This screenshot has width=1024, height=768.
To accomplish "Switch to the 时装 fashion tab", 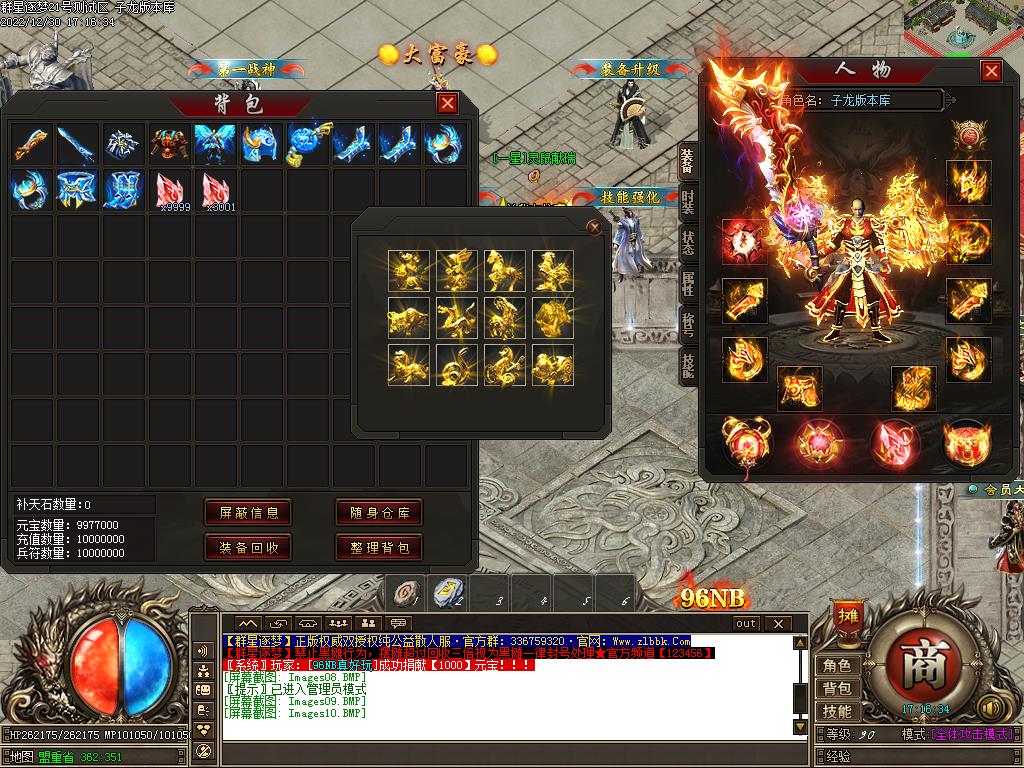I will click(687, 202).
